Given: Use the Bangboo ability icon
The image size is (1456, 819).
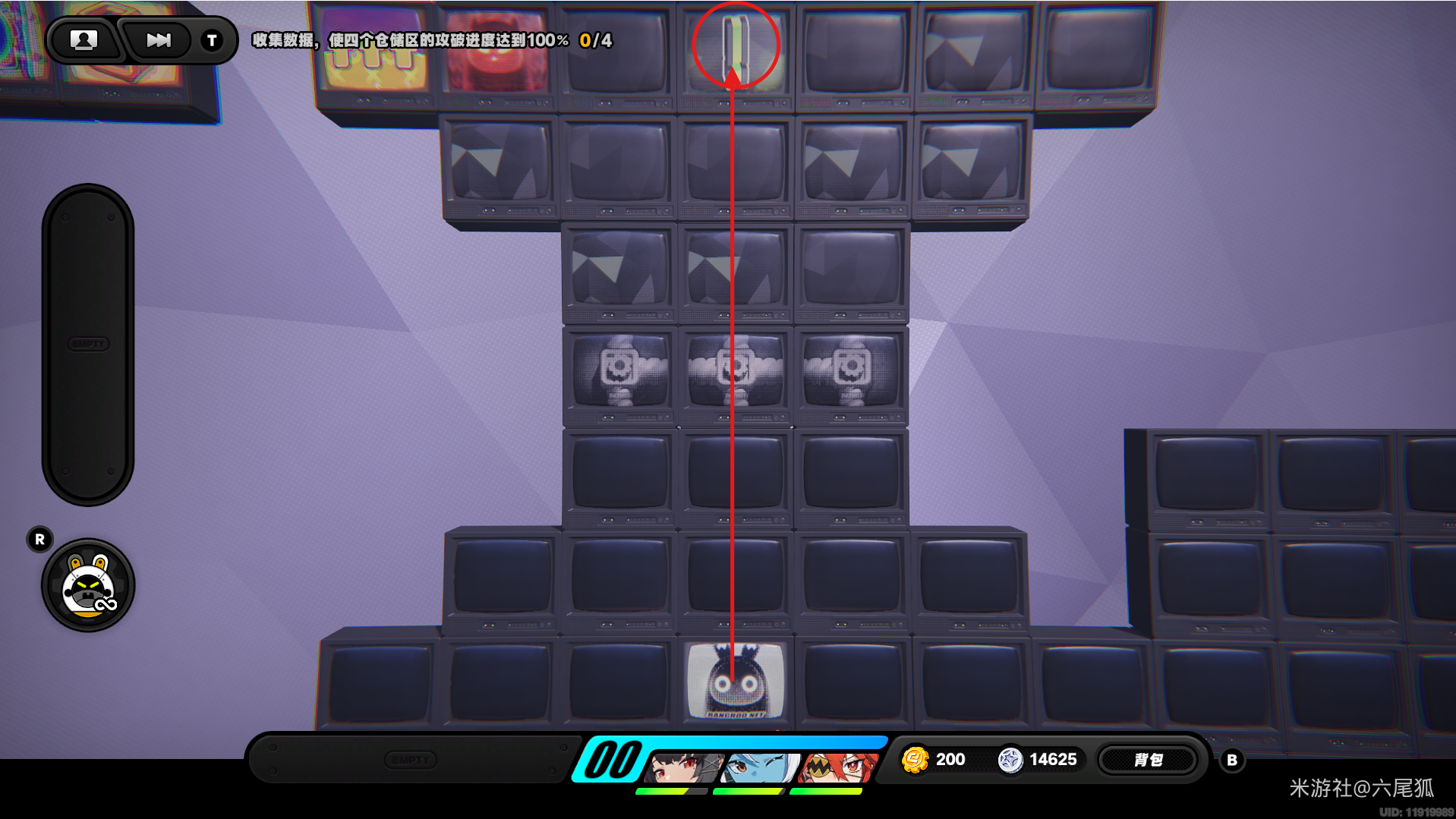Looking at the screenshot, I should [x=88, y=585].
